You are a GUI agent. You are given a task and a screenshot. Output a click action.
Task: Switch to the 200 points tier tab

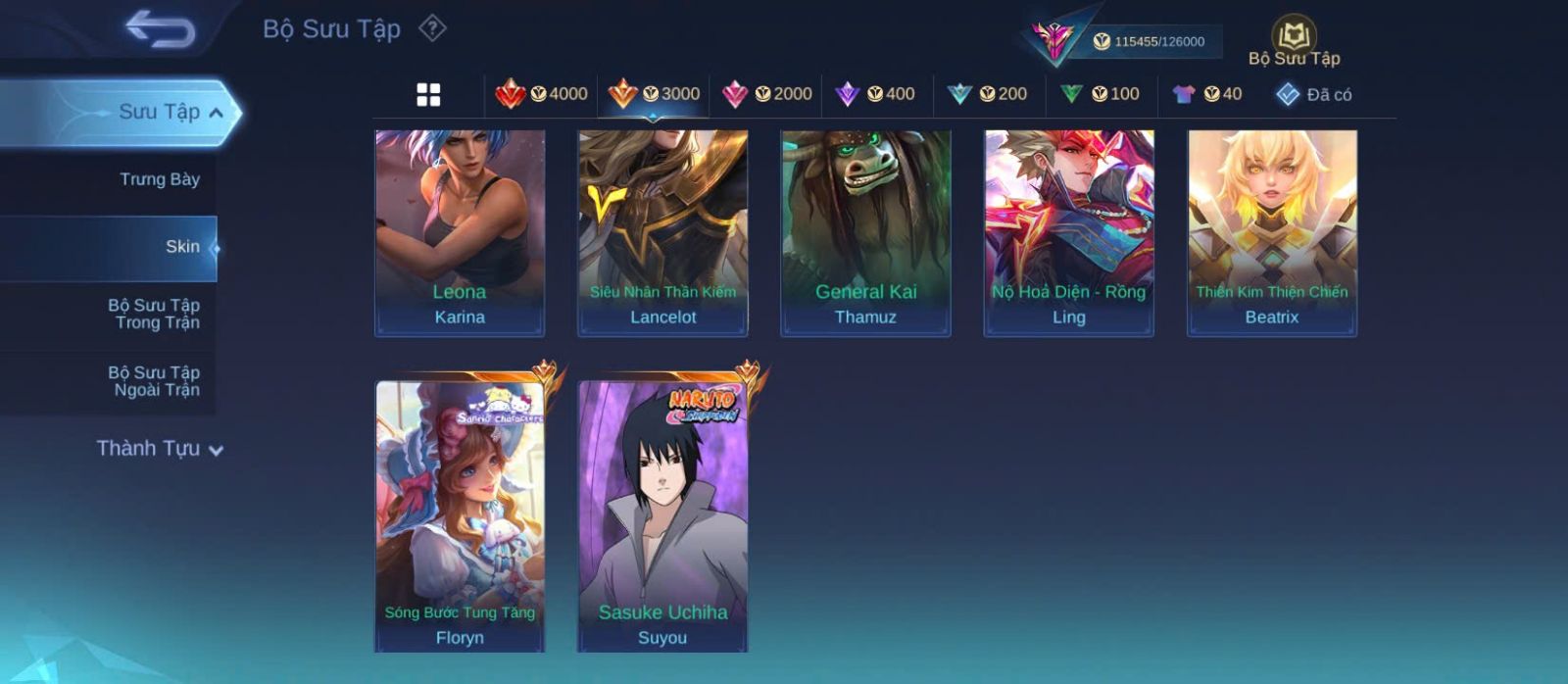click(988, 94)
